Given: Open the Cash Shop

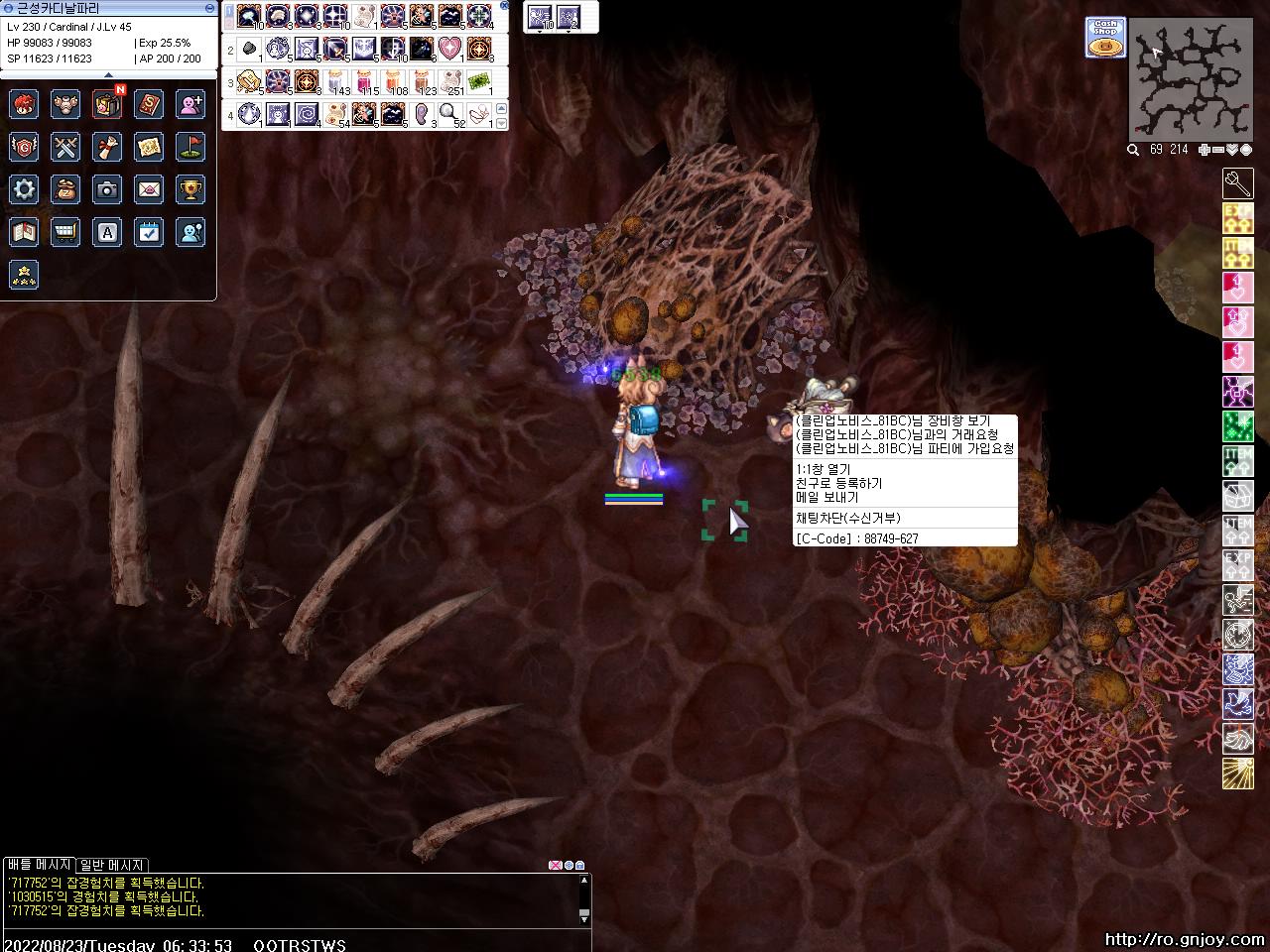Looking at the screenshot, I should point(1104,37).
